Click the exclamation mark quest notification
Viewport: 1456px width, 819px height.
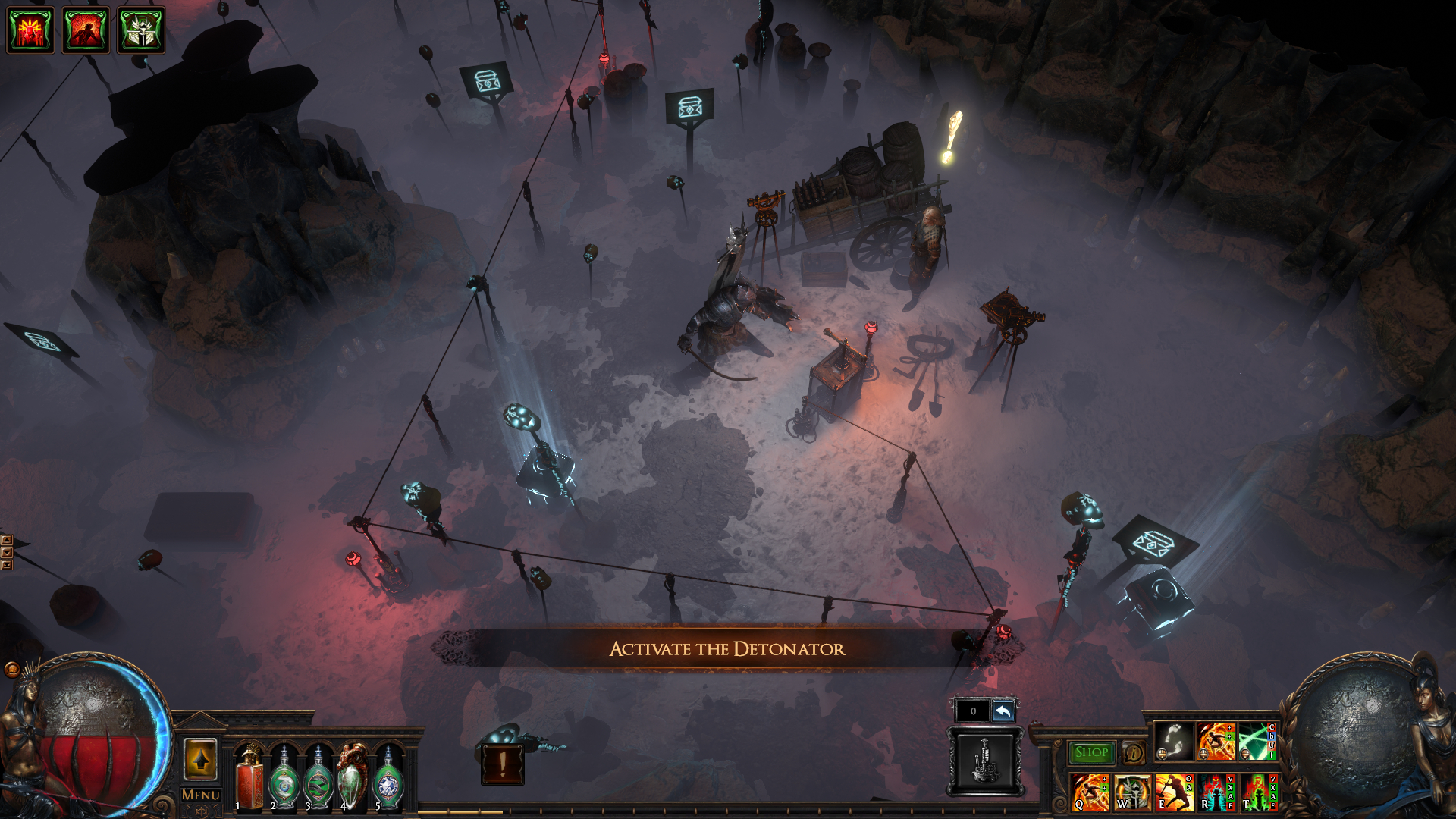(x=502, y=764)
